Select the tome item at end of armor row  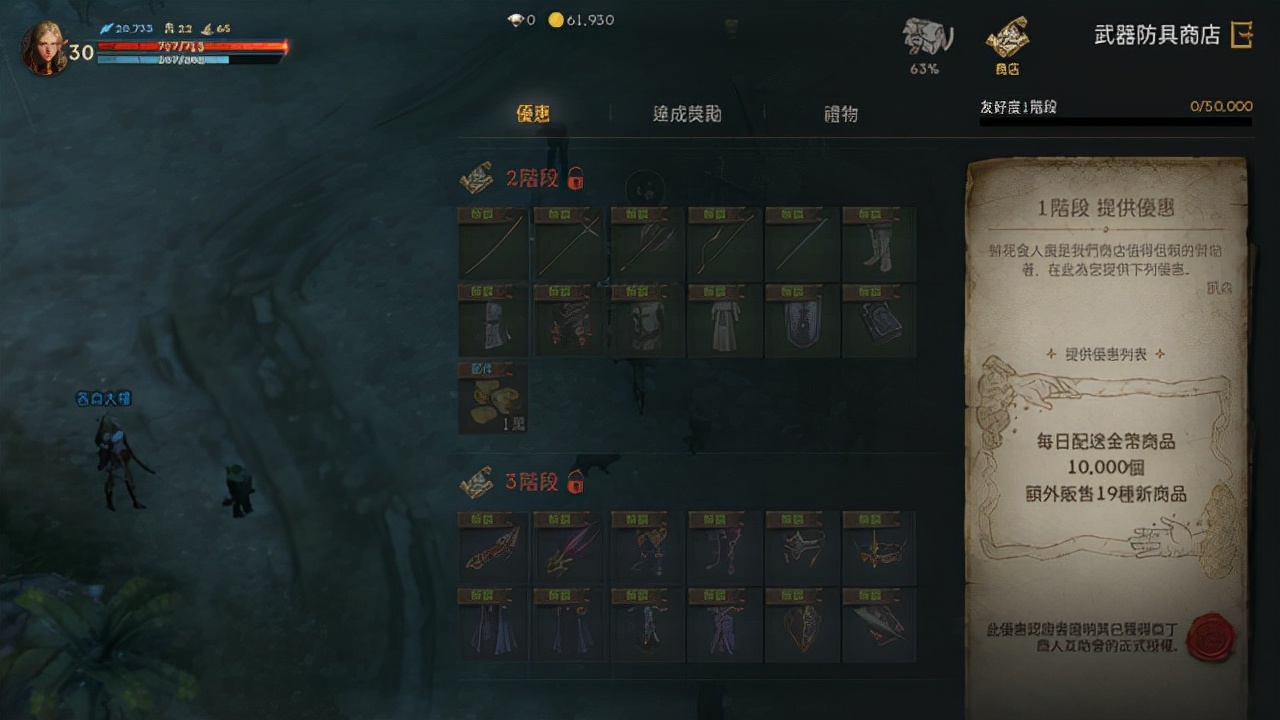(879, 320)
